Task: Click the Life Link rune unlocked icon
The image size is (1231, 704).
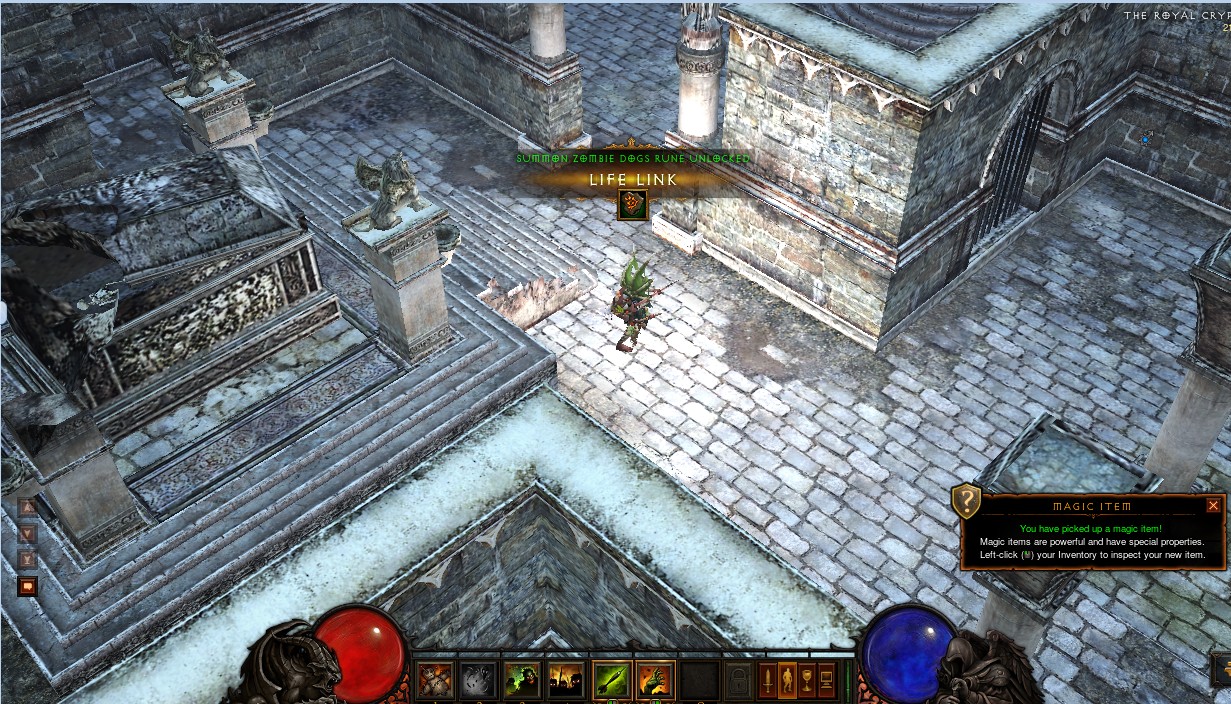Action: click(632, 205)
